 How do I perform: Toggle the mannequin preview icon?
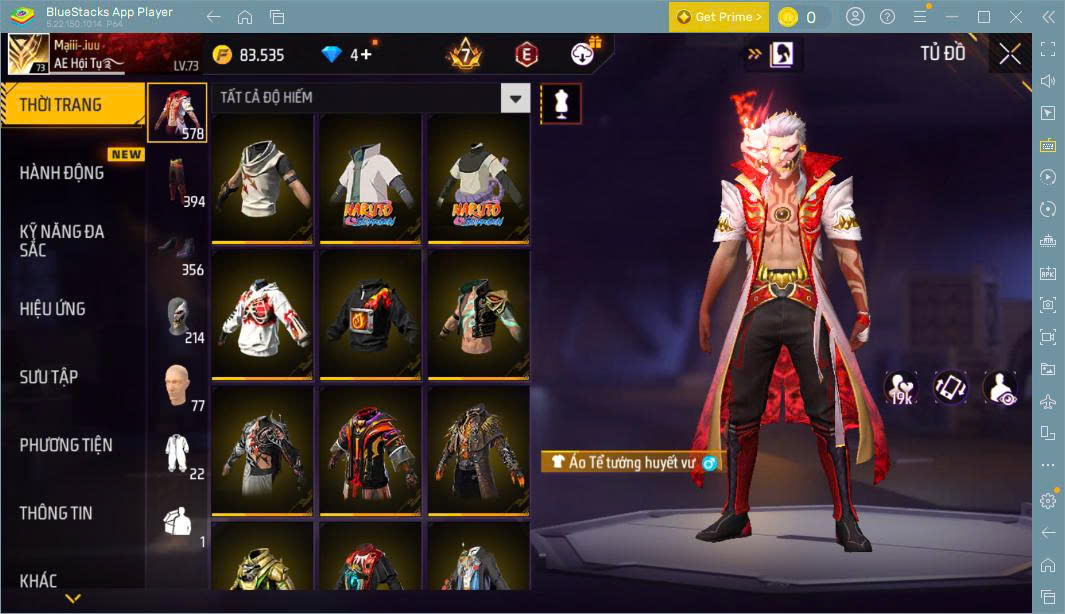[x=561, y=104]
